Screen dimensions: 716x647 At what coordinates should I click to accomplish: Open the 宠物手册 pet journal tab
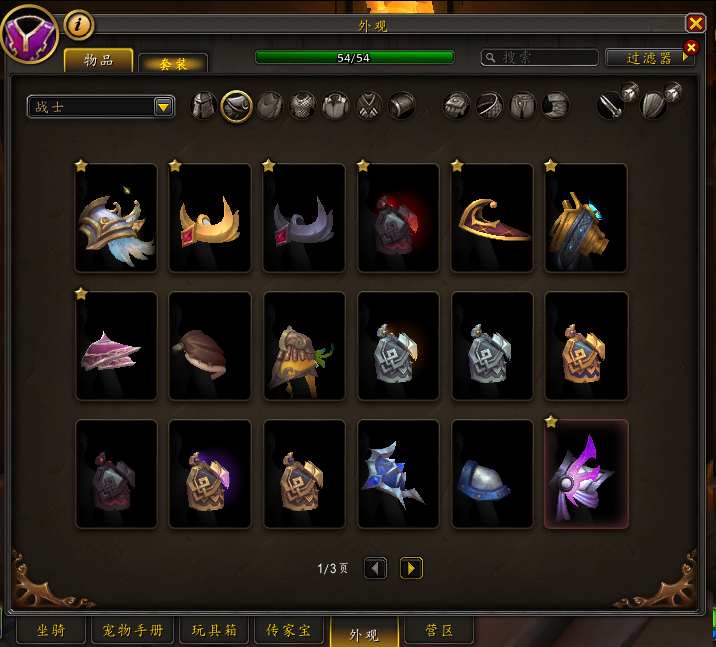coord(133,631)
